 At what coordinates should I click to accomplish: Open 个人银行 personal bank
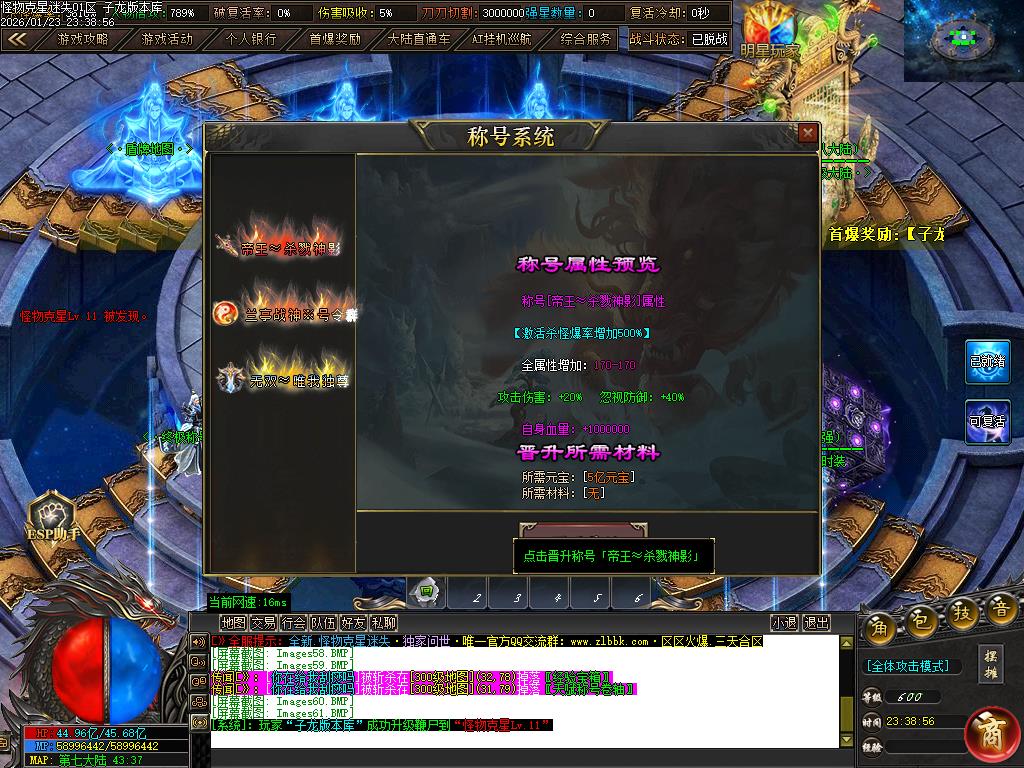pos(251,39)
